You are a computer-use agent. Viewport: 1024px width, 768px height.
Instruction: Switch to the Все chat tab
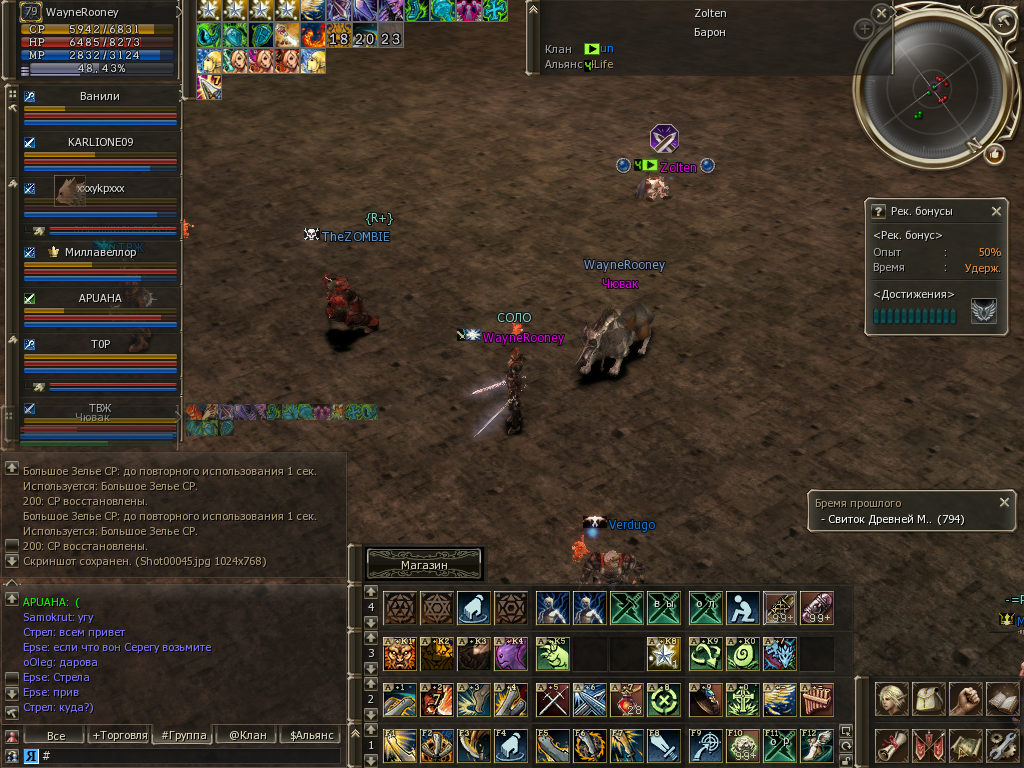[x=57, y=736]
